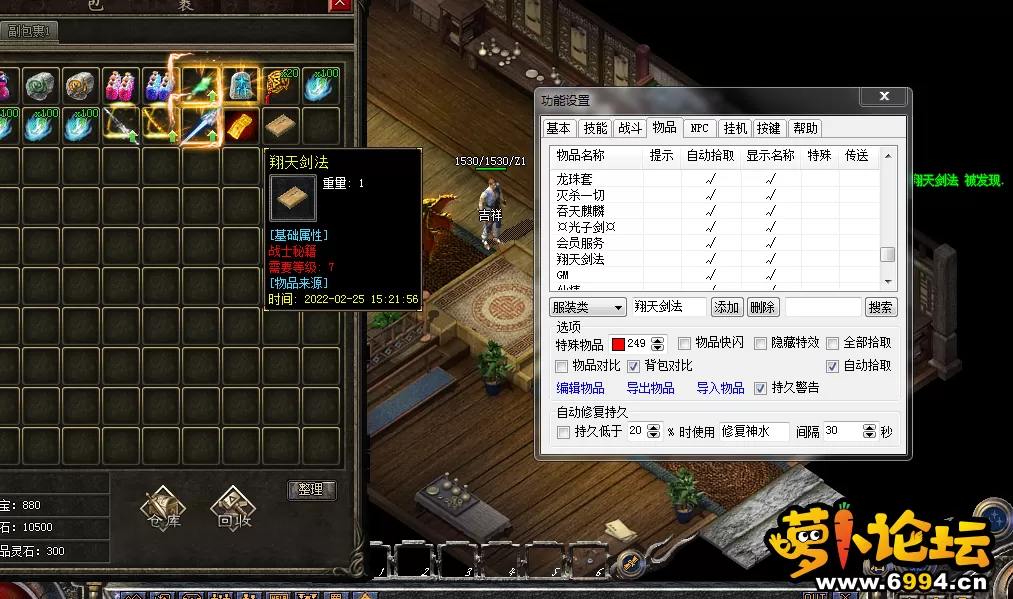
Task: Click the 整理 sort button
Action: coord(311,490)
